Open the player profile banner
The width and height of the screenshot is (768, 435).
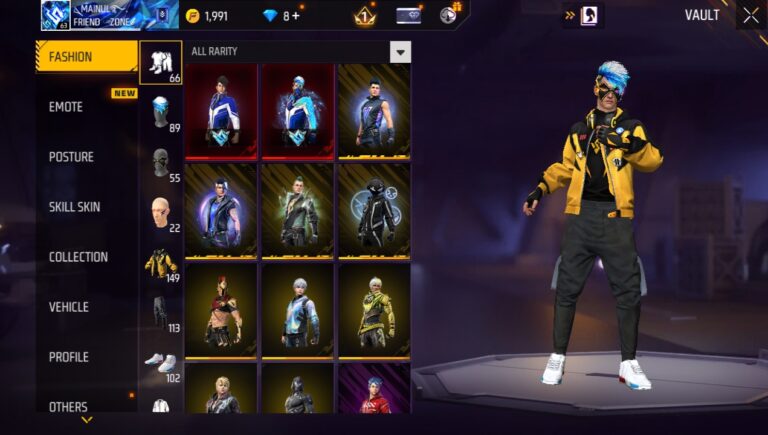pyautogui.click(x=109, y=15)
